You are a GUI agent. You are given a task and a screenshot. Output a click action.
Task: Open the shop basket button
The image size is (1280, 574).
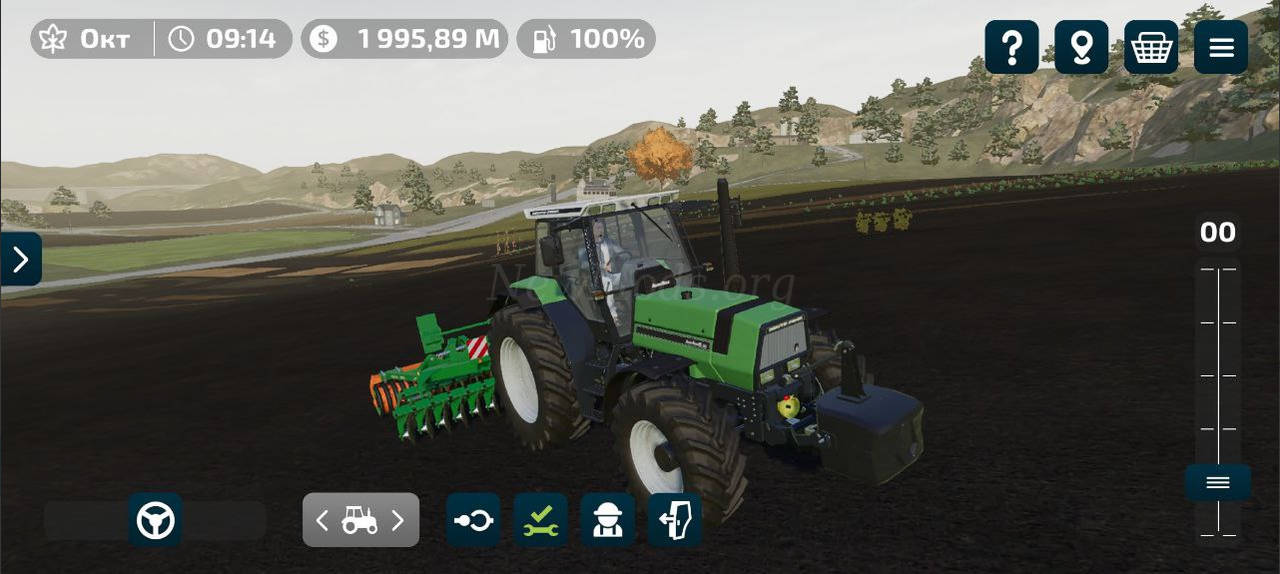1151,47
